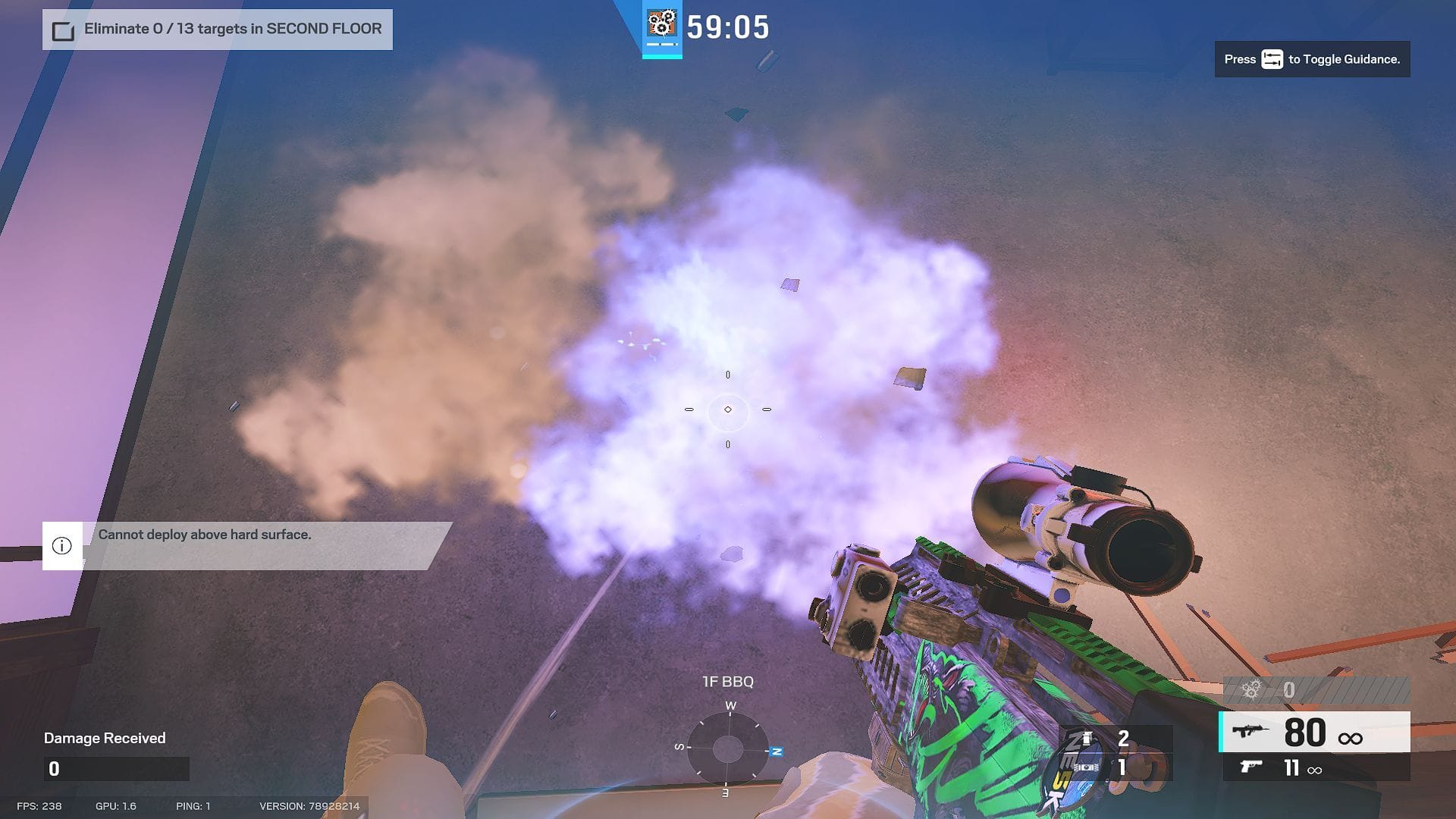1456x819 pixels.
Task: Click the claymore gadget icon below the grenade
Action: point(1086,767)
